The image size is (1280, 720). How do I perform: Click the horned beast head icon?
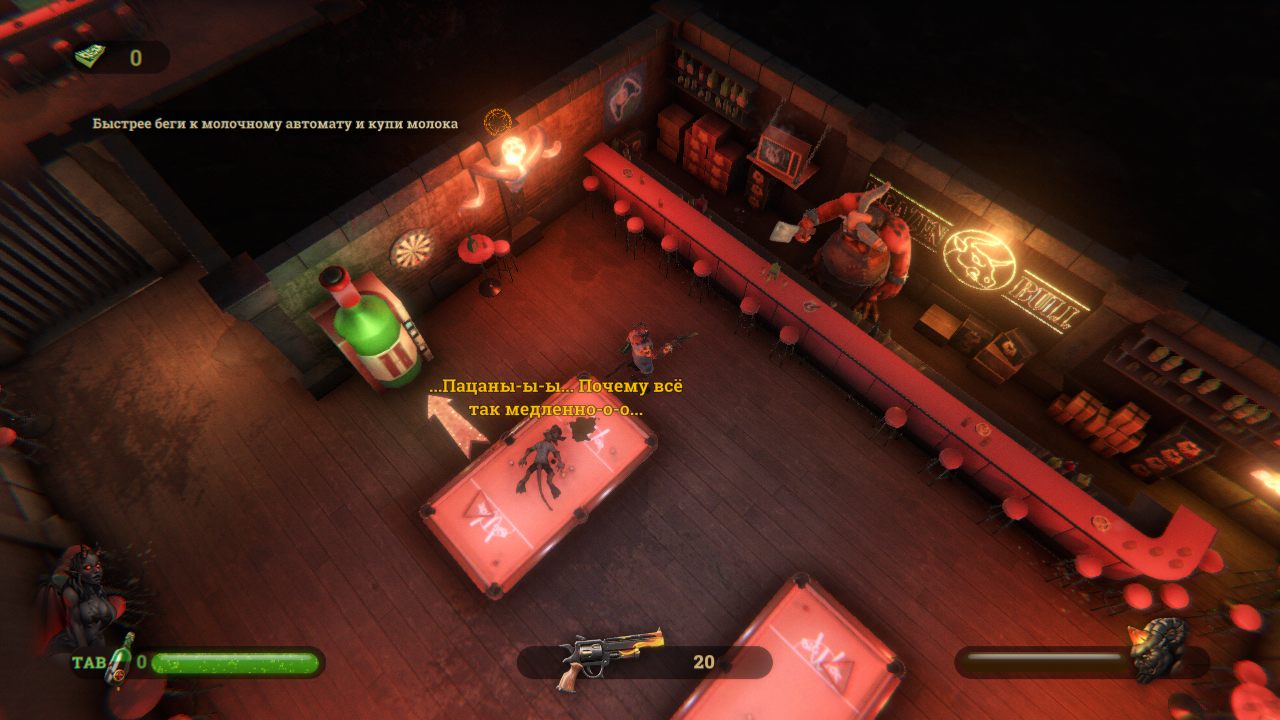coord(1161,650)
